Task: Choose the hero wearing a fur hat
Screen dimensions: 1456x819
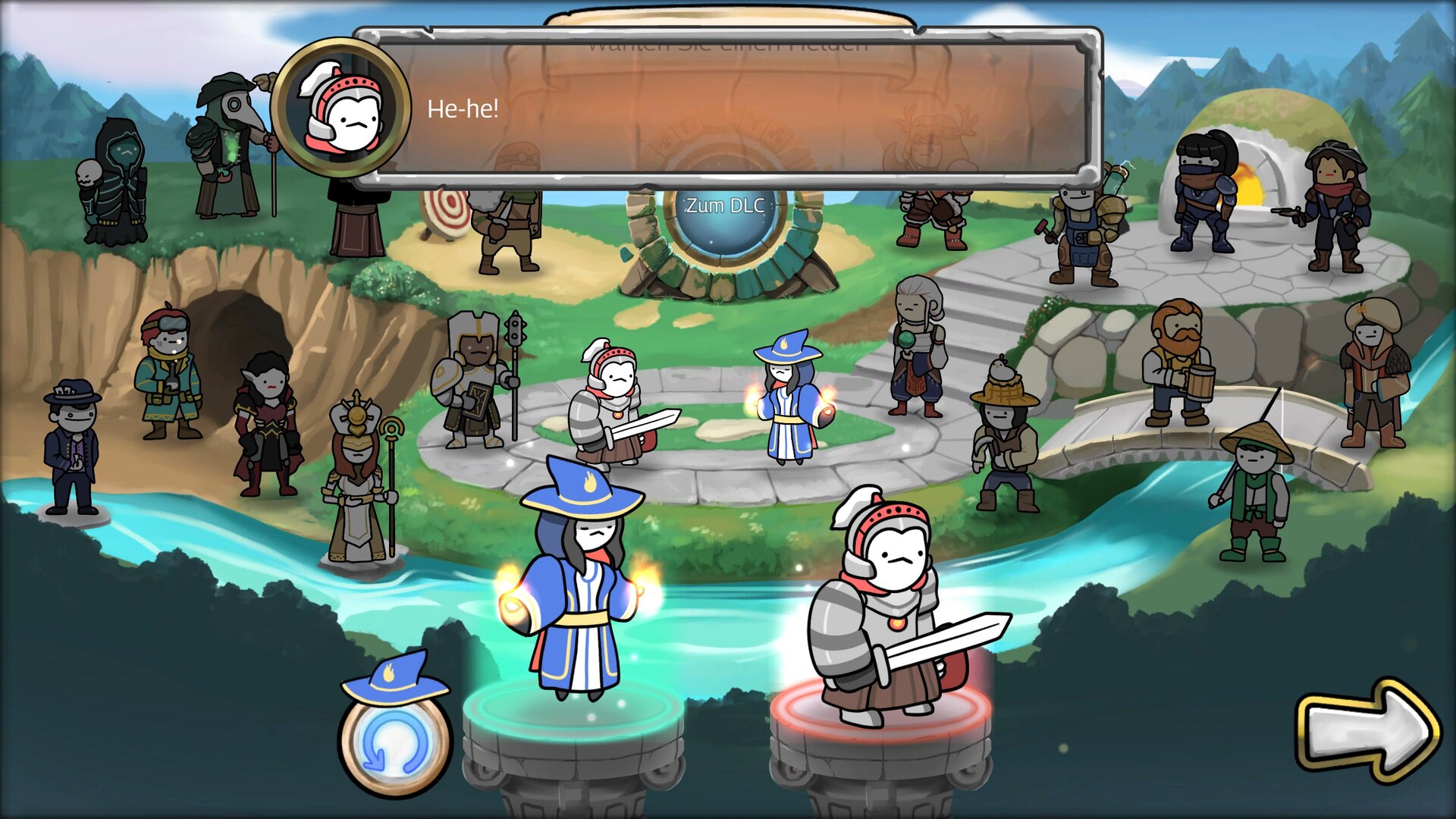Action: [x=1373, y=373]
